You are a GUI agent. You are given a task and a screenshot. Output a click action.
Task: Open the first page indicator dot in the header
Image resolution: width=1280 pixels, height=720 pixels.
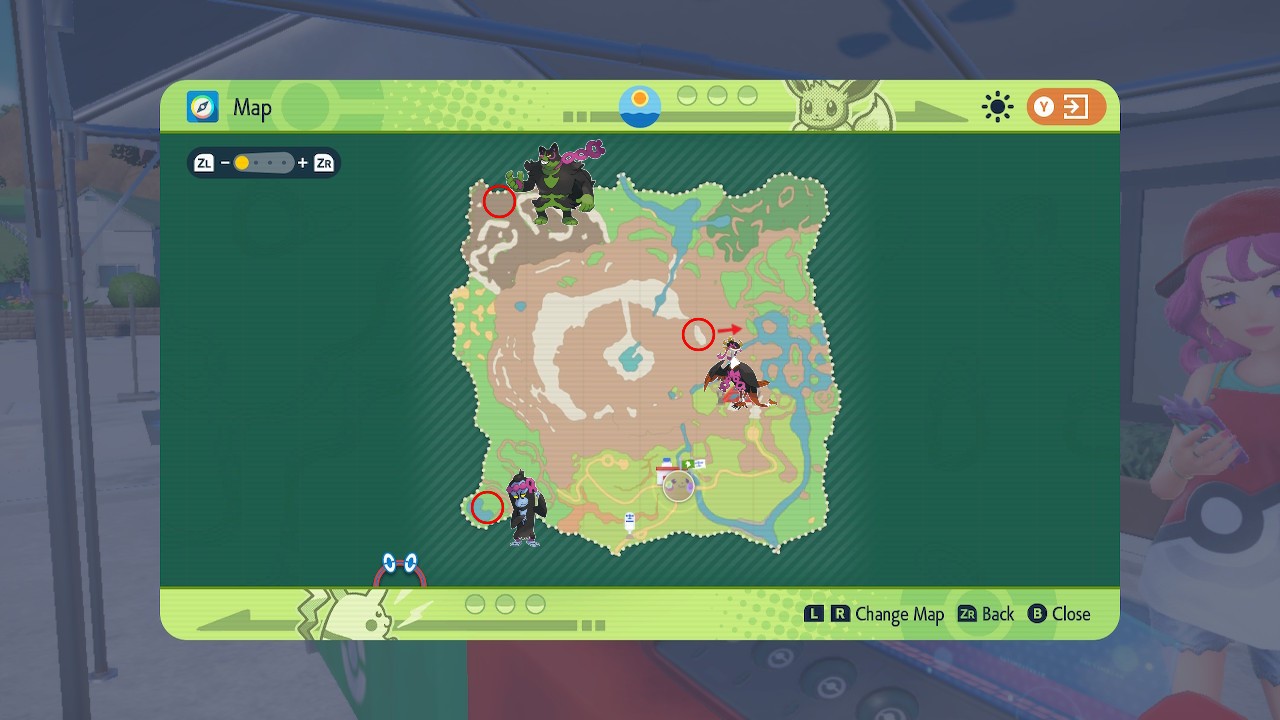coord(687,97)
